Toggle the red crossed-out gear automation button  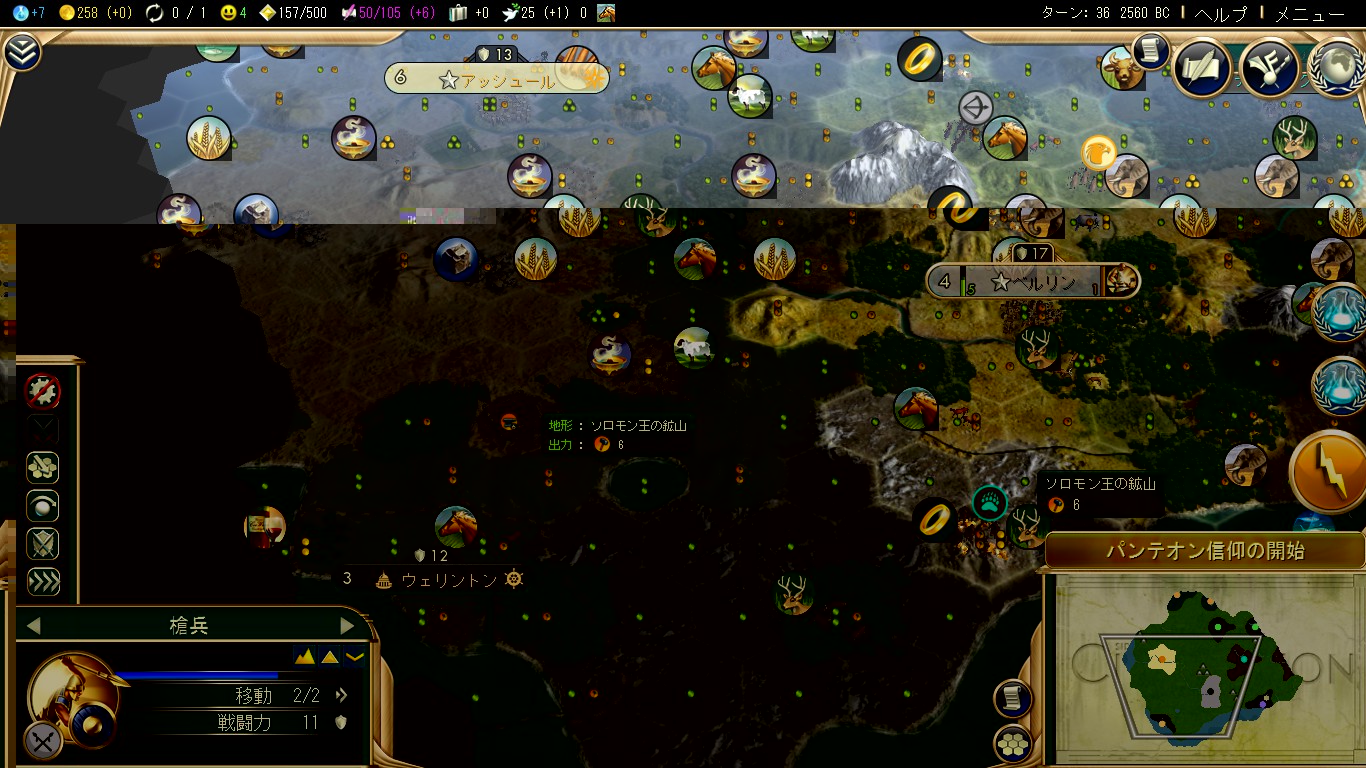[x=43, y=391]
